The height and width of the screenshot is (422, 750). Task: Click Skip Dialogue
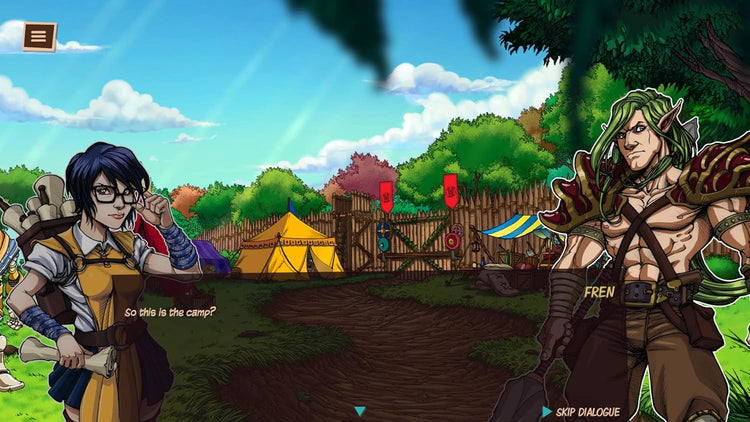point(581,412)
